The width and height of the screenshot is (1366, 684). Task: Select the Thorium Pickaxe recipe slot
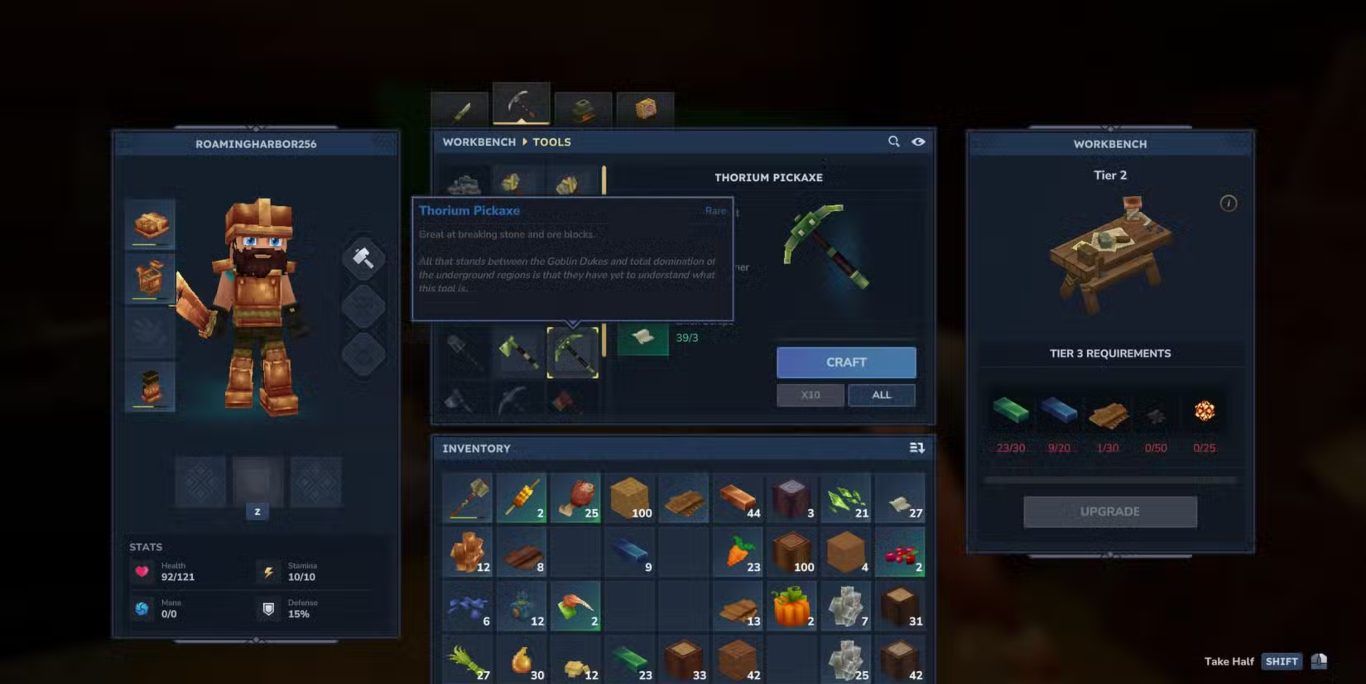pos(573,352)
